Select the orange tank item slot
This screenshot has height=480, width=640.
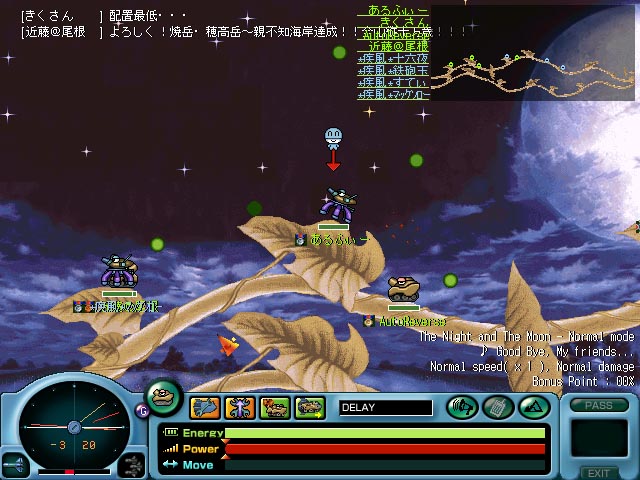pyautogui.click(x=275, y=407)
